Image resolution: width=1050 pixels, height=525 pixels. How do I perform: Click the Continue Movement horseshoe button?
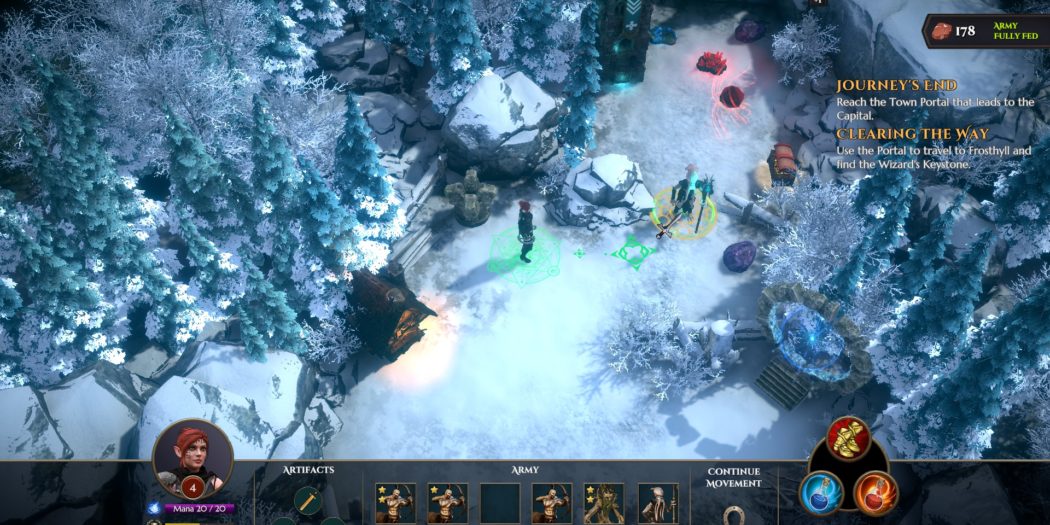pyautogui.click(x=733, y=514)
